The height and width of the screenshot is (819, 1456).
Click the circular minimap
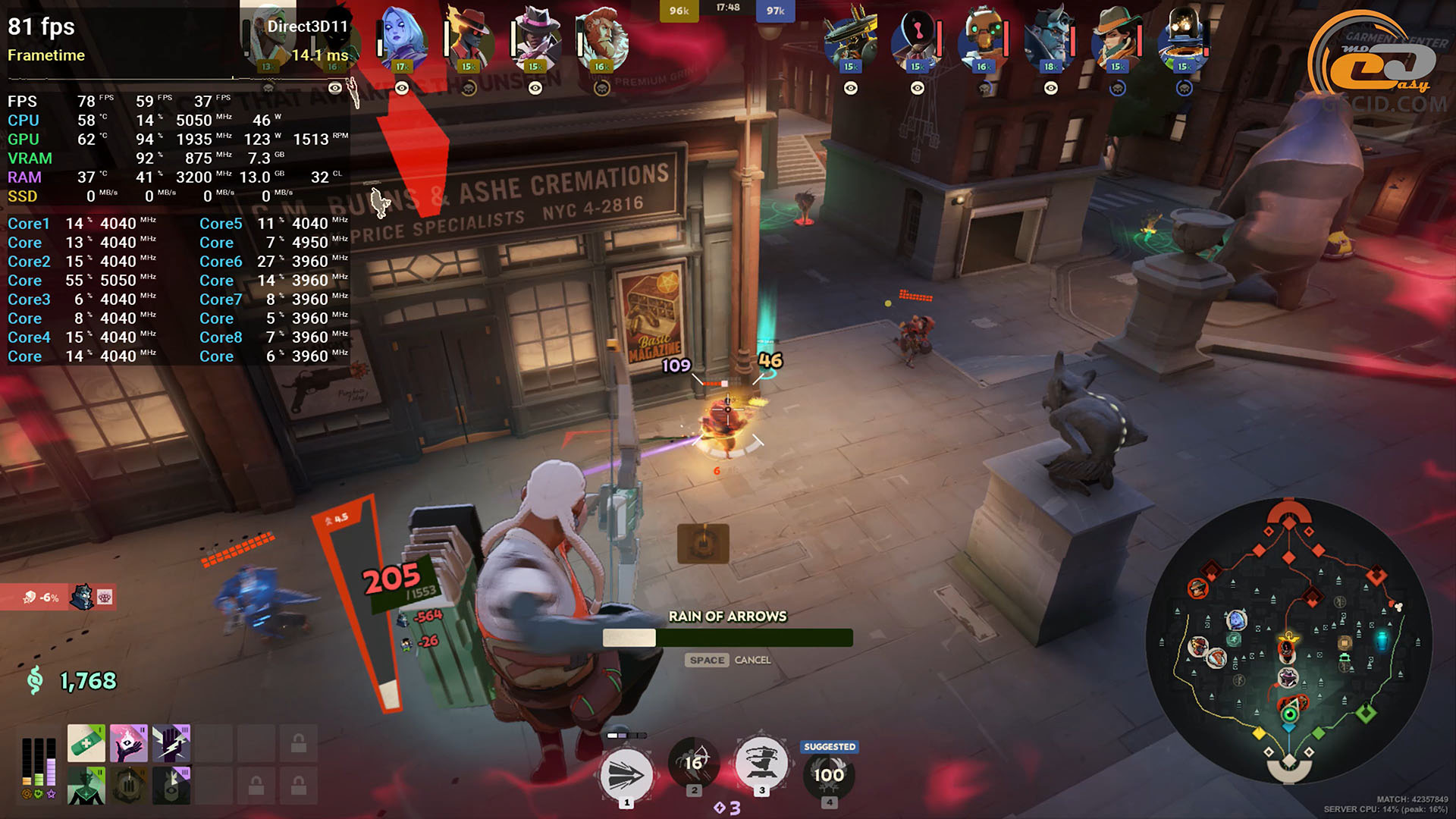(x=1288, y=641)
